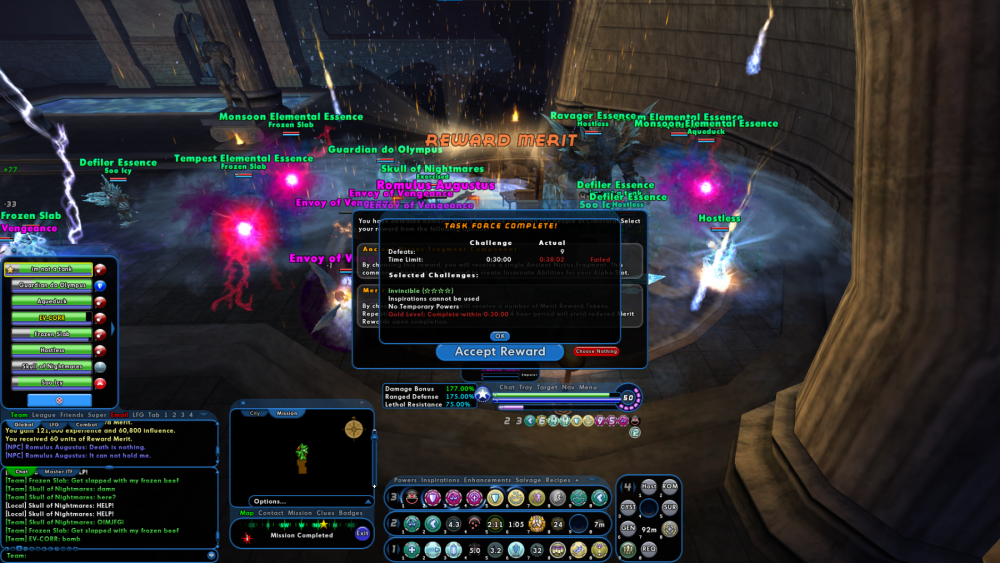Switch the nav window to City tab
The image size is (1000, 563).
(254, 413)
